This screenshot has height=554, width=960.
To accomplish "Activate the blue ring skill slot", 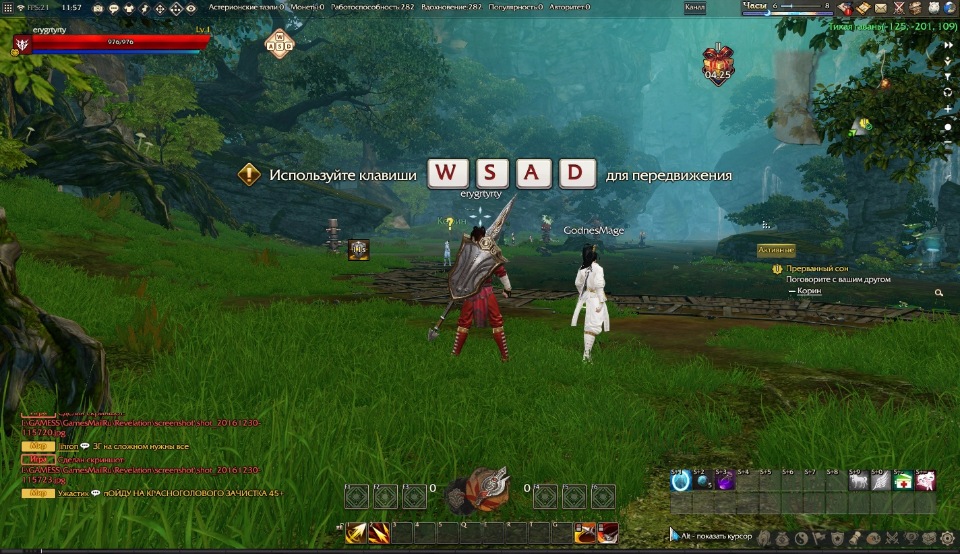I will (x=680, y=481).
